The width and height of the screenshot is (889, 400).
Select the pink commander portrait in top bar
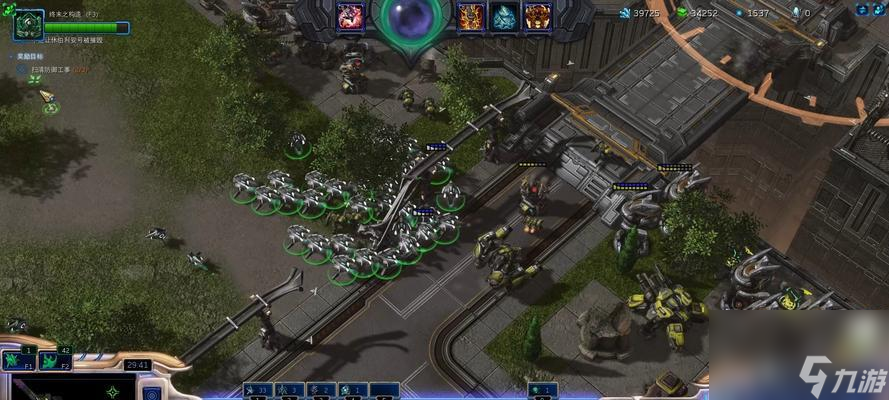pyautogui.click(x=351, y=14)
